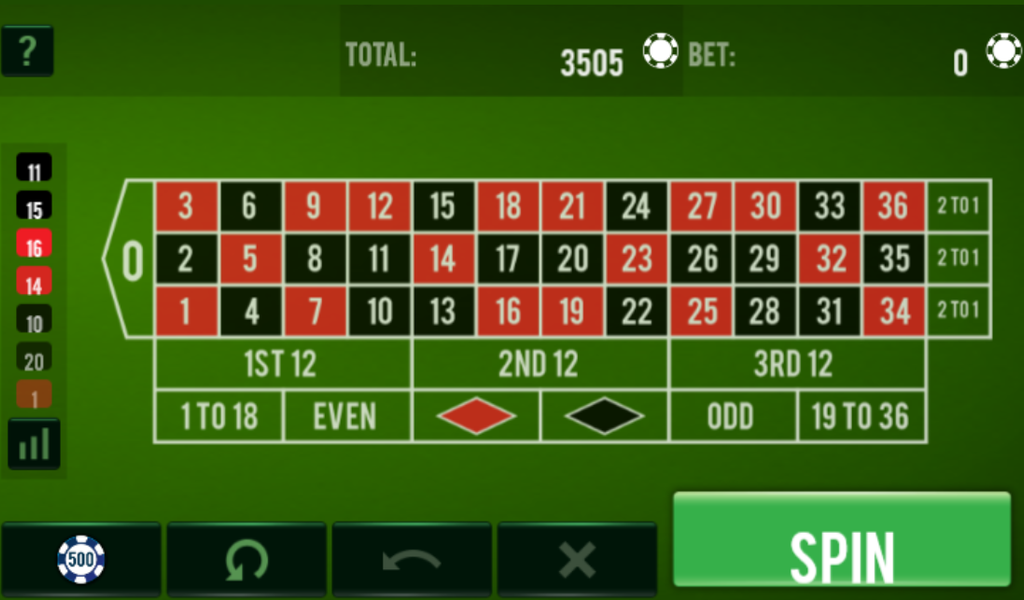
Task: Place a chip on red 1
Action: click(185, 311)
